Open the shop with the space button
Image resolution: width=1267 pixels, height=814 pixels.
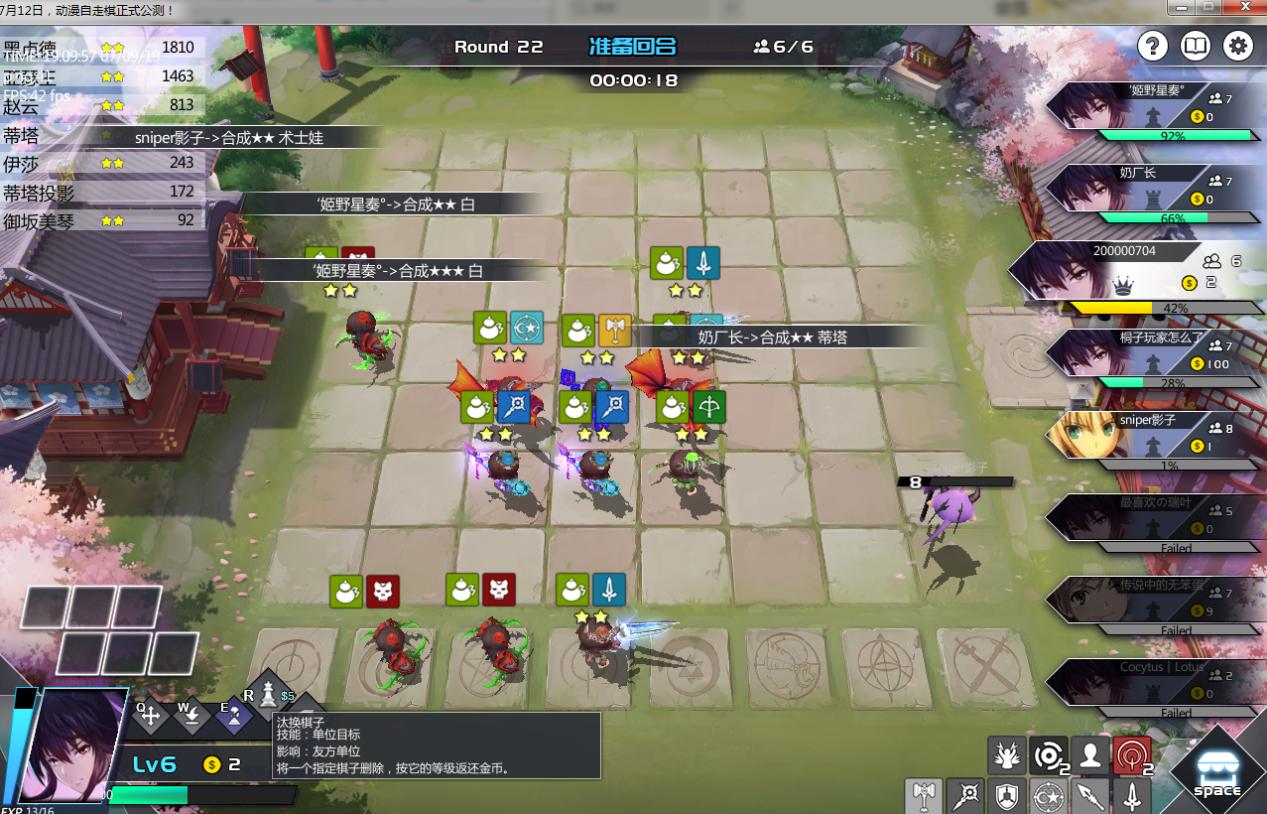1216,774
